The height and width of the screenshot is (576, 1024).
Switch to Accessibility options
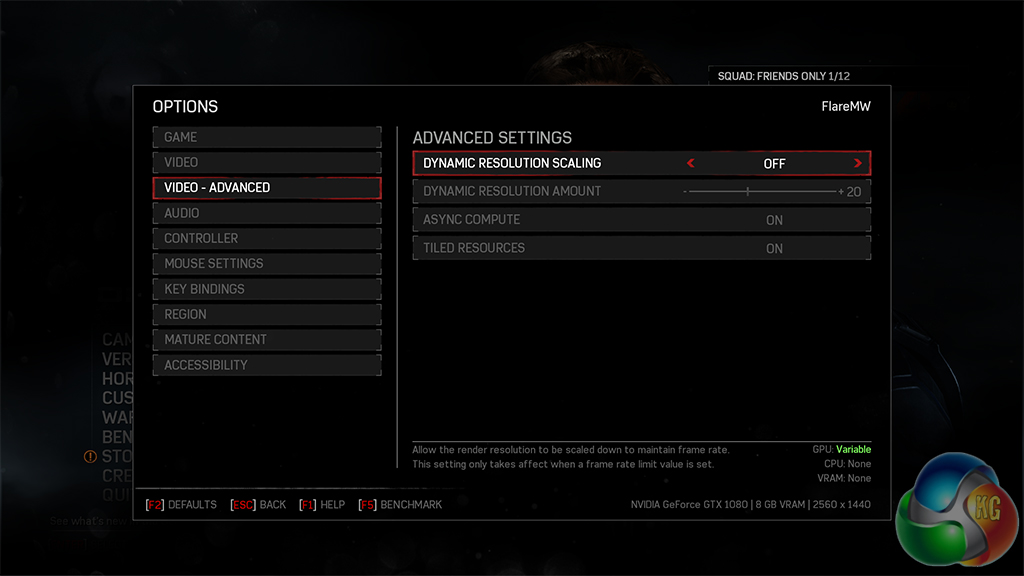266,365
